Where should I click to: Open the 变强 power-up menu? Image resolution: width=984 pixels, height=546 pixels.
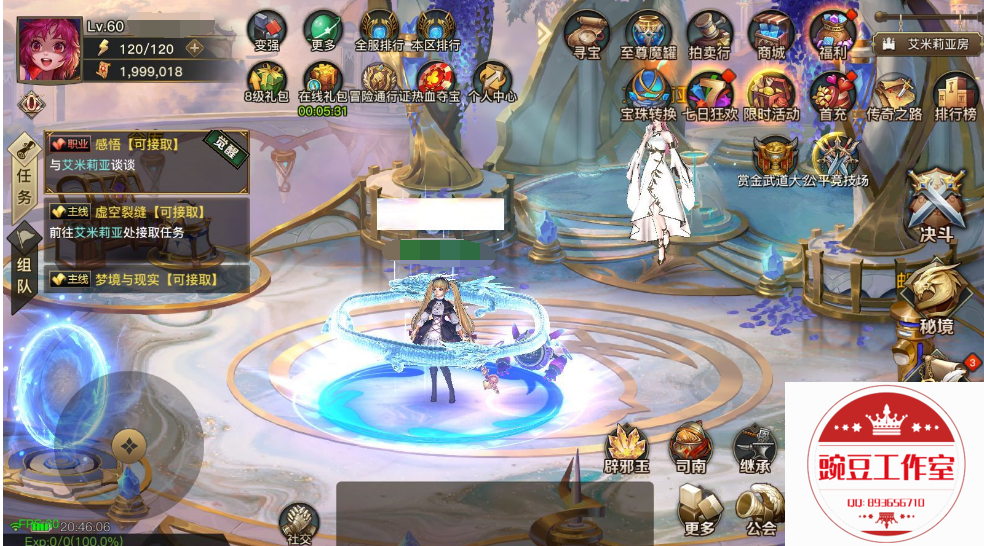[x=266, y=30]
